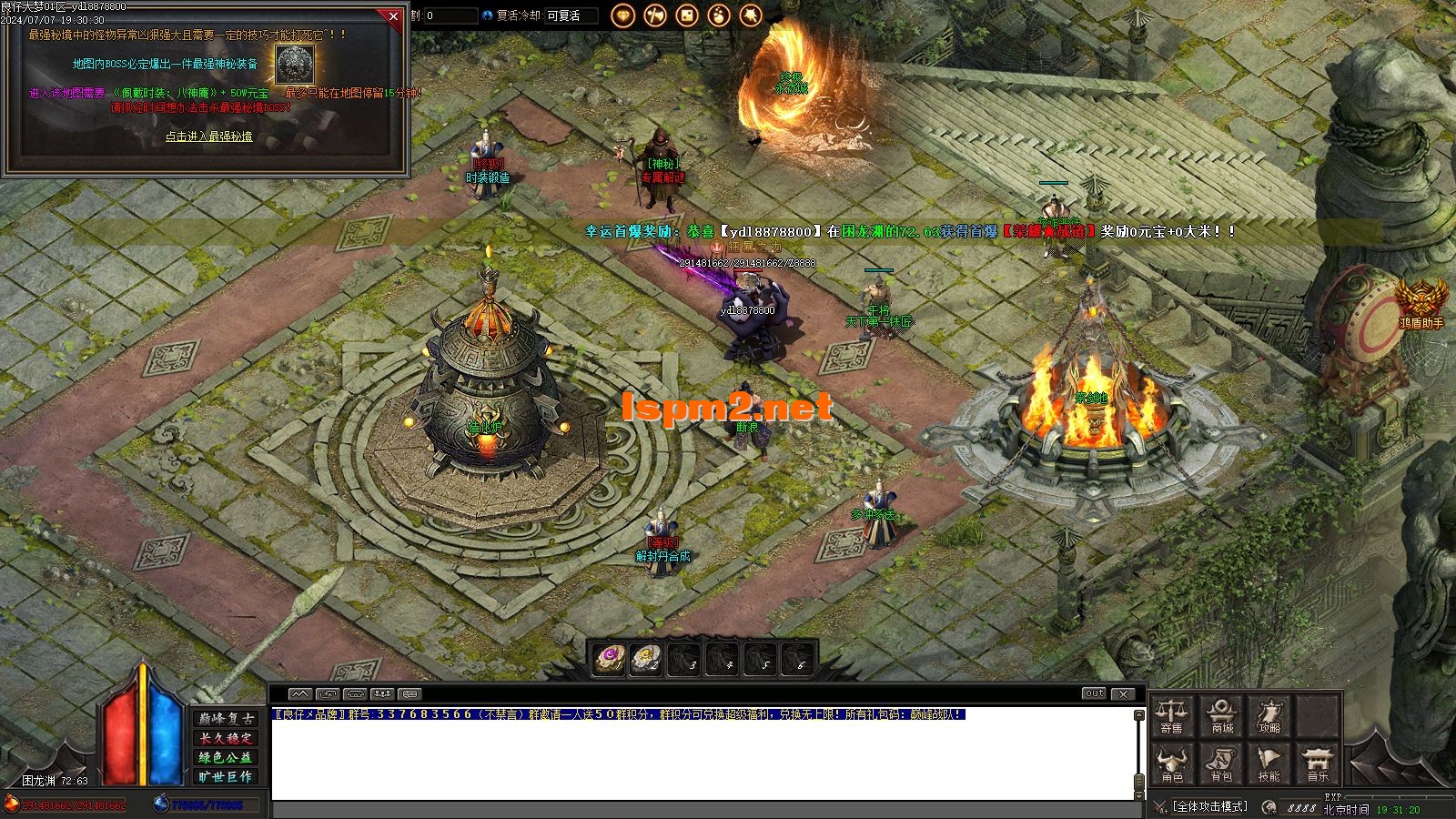Open the 鸿盾助手 assistant
The height and width of the screenshot is (819, 1456).
(1421, 301)
